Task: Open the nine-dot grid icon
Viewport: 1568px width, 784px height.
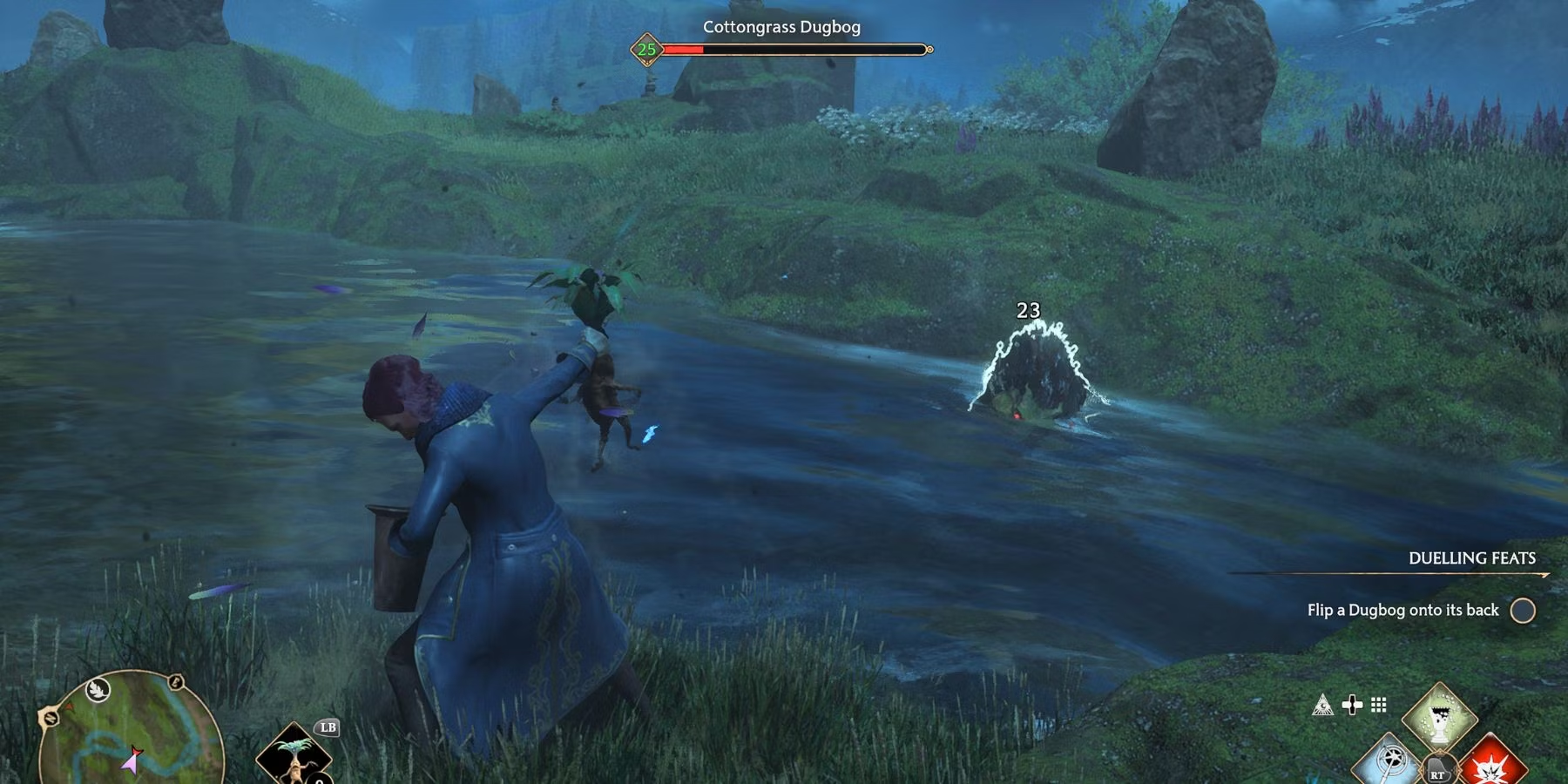Action: (x=1378, y=705)
